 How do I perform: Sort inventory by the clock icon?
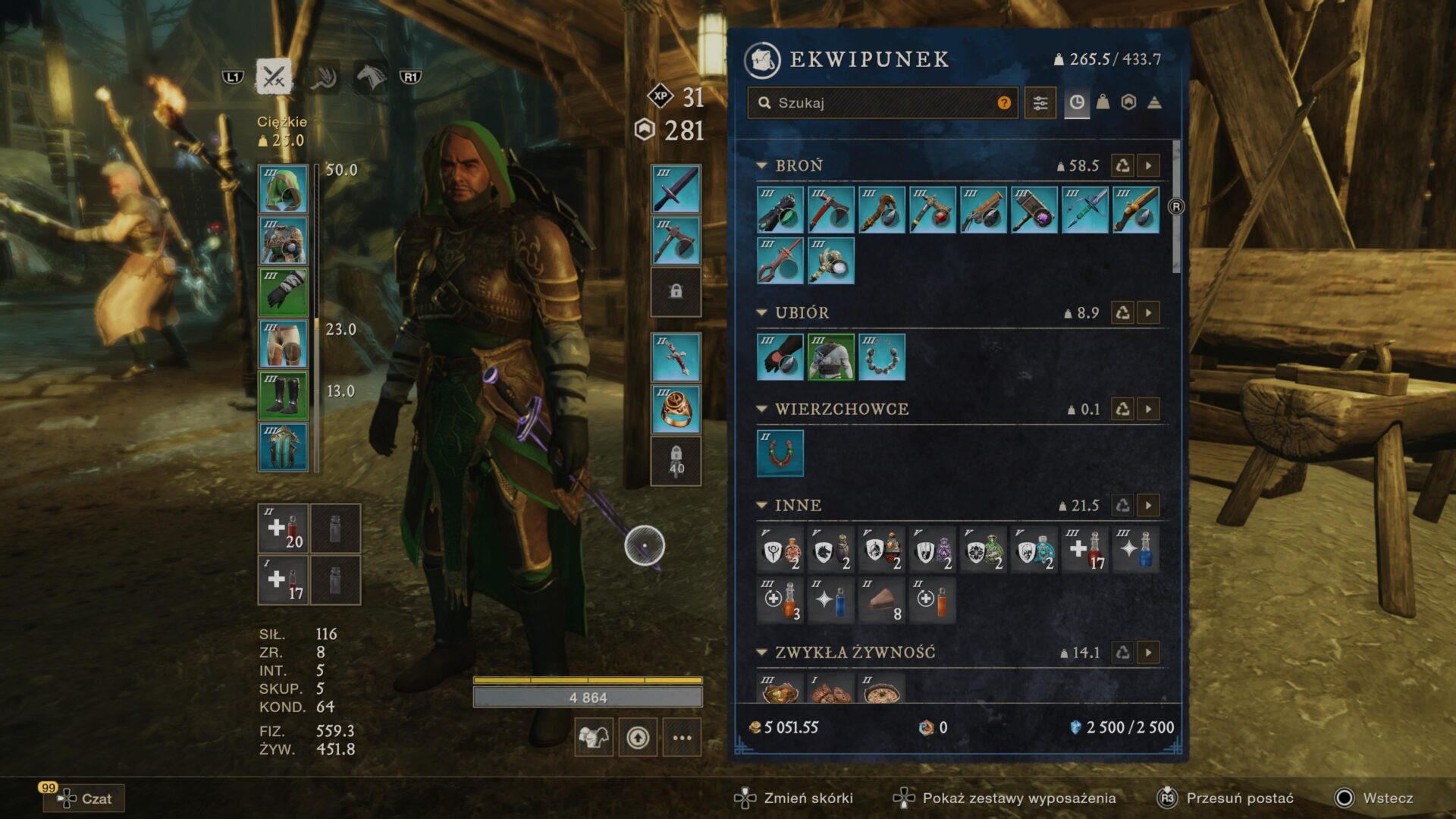1076,103
